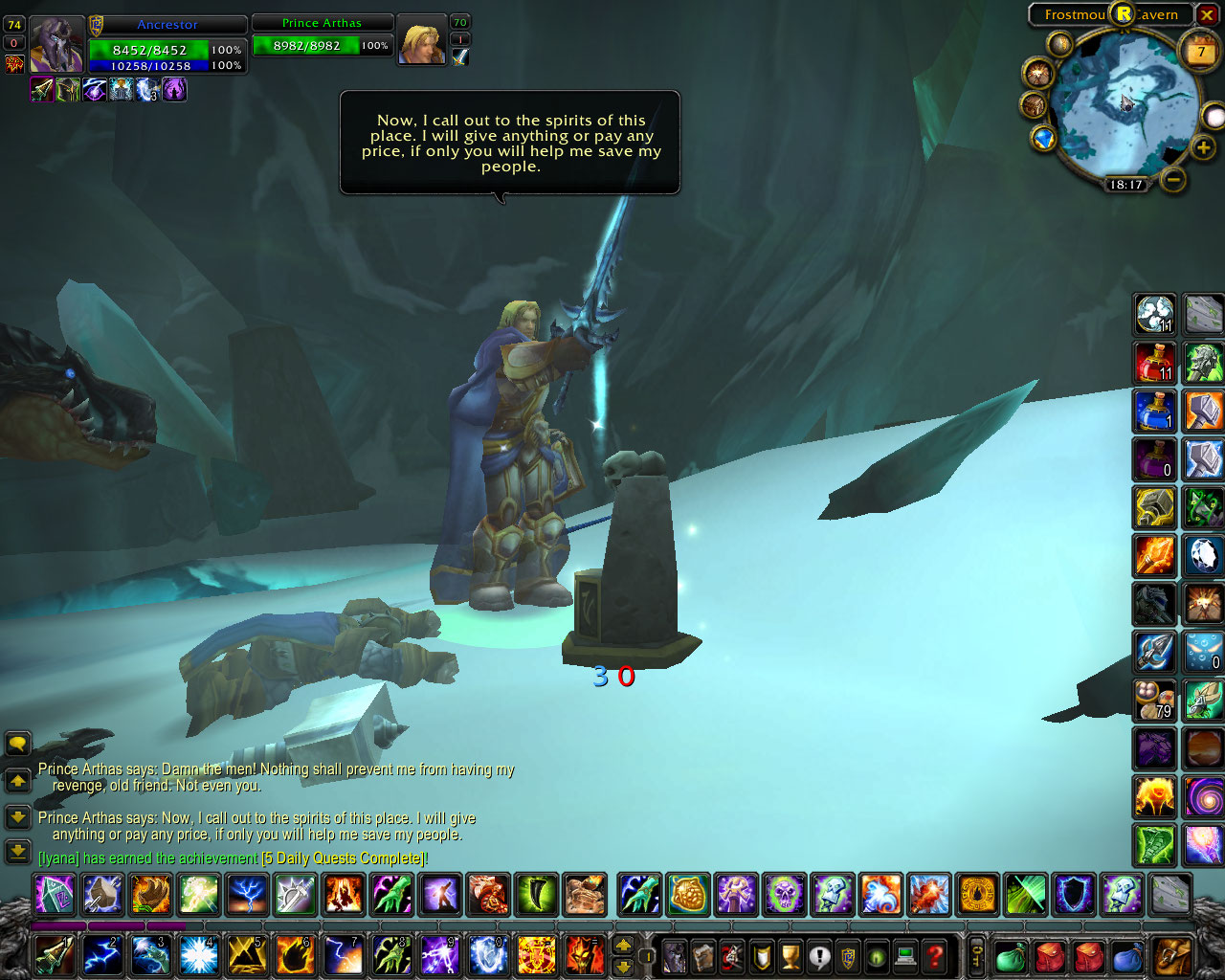Page the action bar up with the arrow
The height and width of the screenshot is (980, 1225).
[x=623, y=945]
